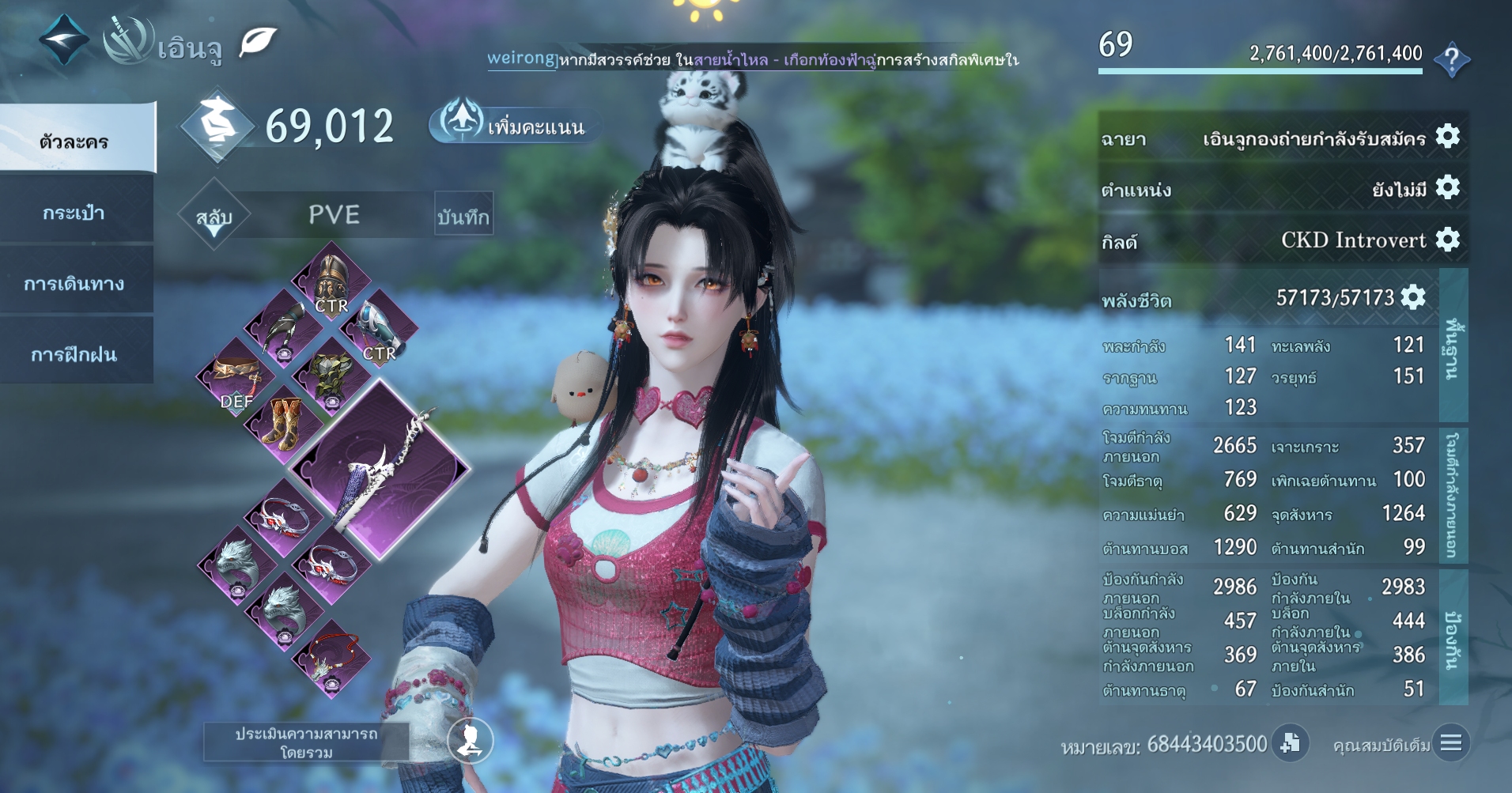1512x793 pixels.
Task: Switch to the พื้นฐาน basic stats tab
Action: 1453,346
